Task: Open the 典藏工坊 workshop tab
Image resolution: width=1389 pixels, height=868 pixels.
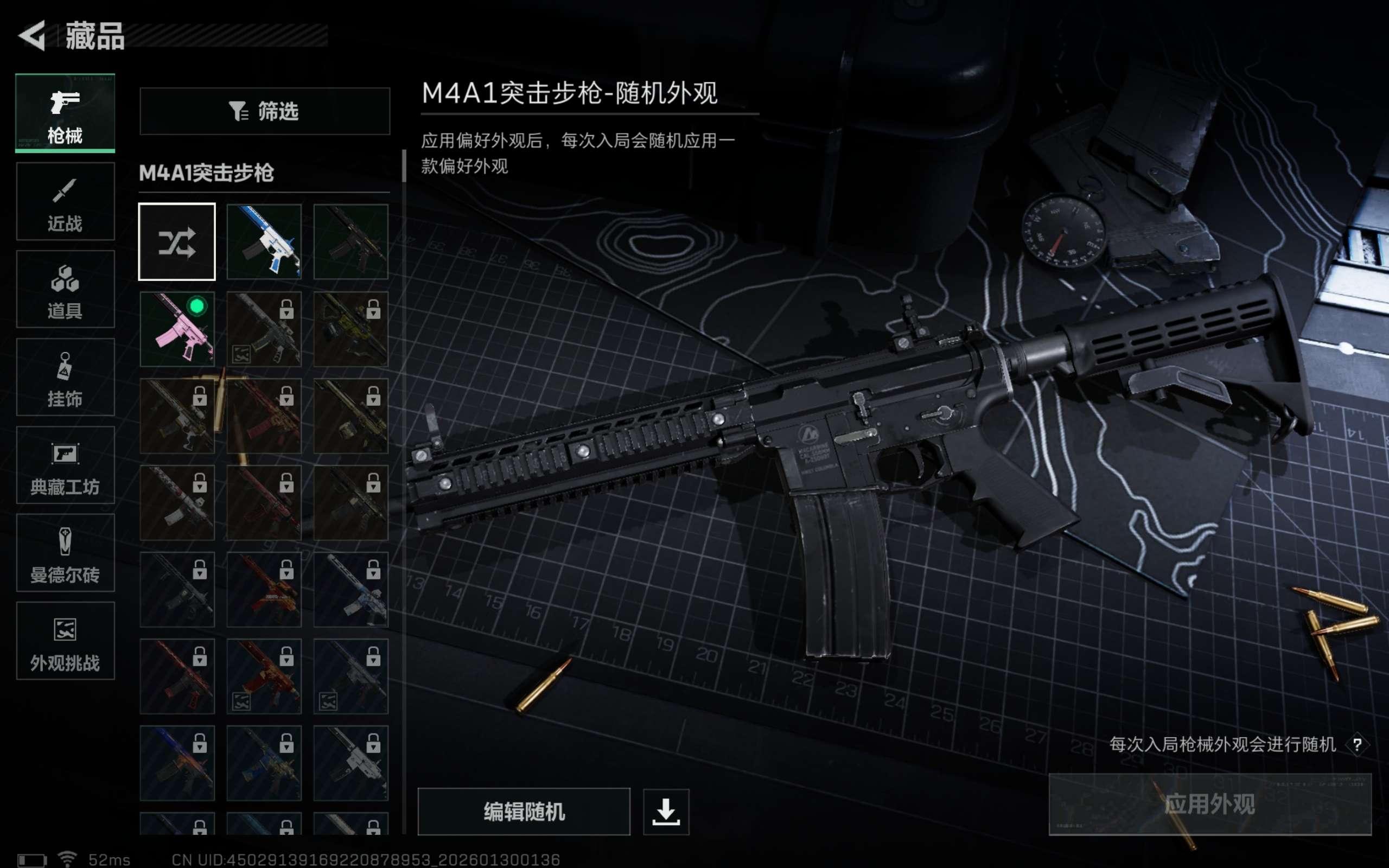Action: tap(65, 465)
